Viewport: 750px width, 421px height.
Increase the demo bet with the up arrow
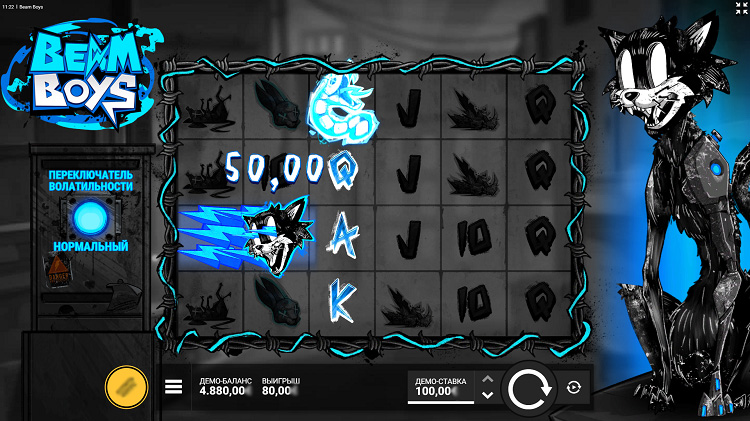pos(487,379)
